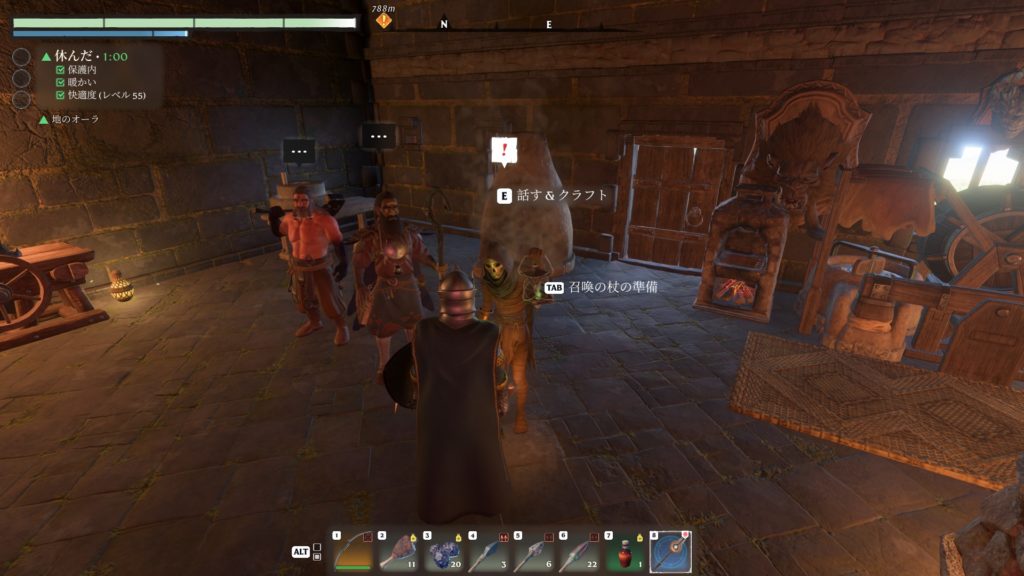Select the arrow stack of 3
Viewport: 1024px width, 576px height.
coord(489,551)
